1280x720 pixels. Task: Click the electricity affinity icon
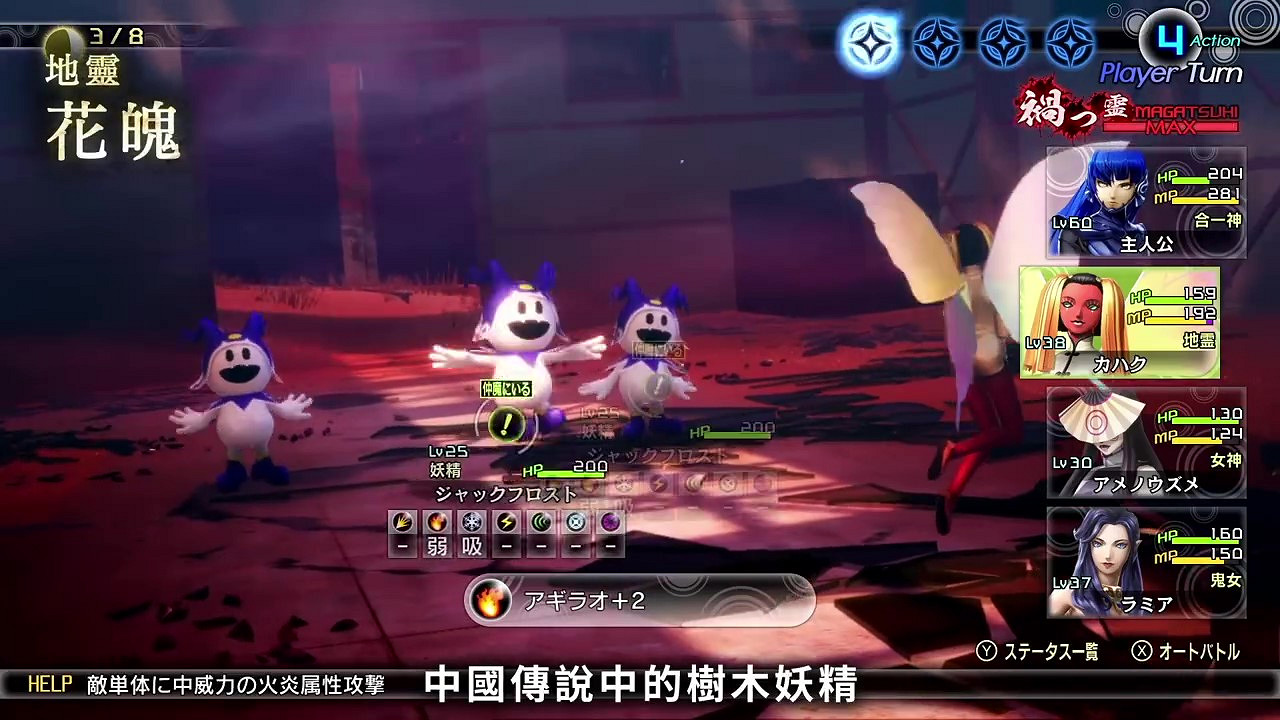point(506,522)
